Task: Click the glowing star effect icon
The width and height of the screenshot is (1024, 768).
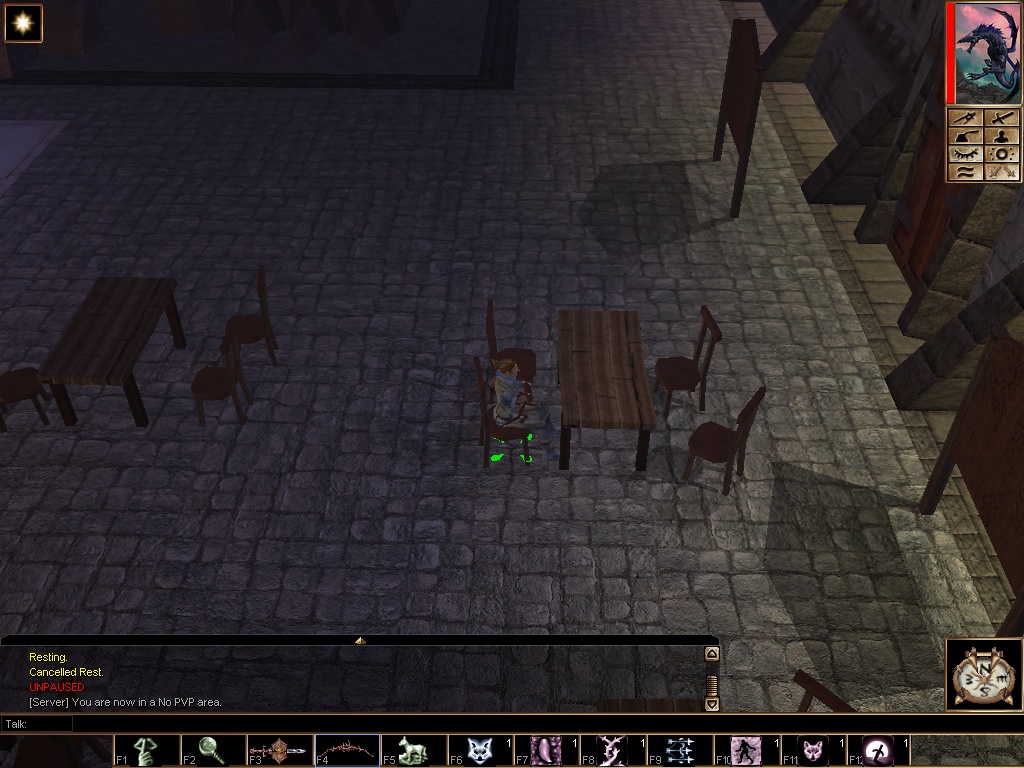Action: pos(23,23)
